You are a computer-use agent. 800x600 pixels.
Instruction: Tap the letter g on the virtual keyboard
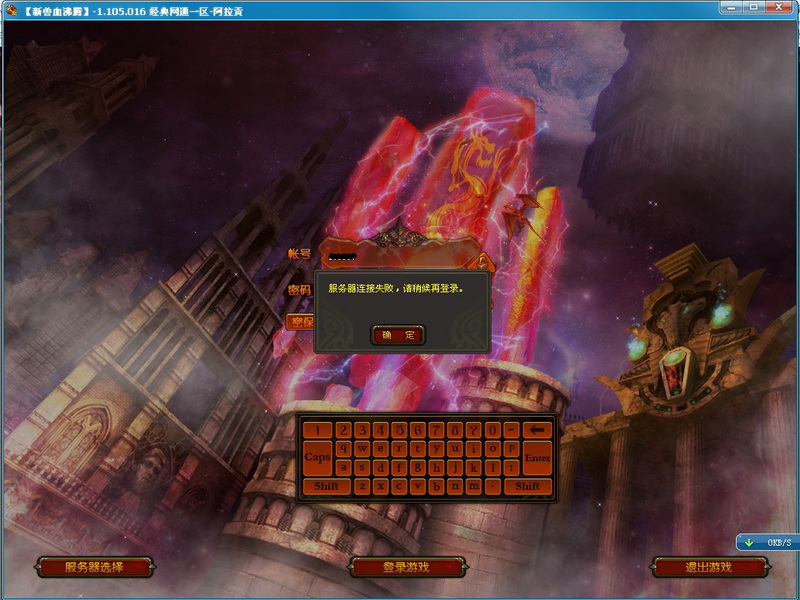(x=417, y=467)
